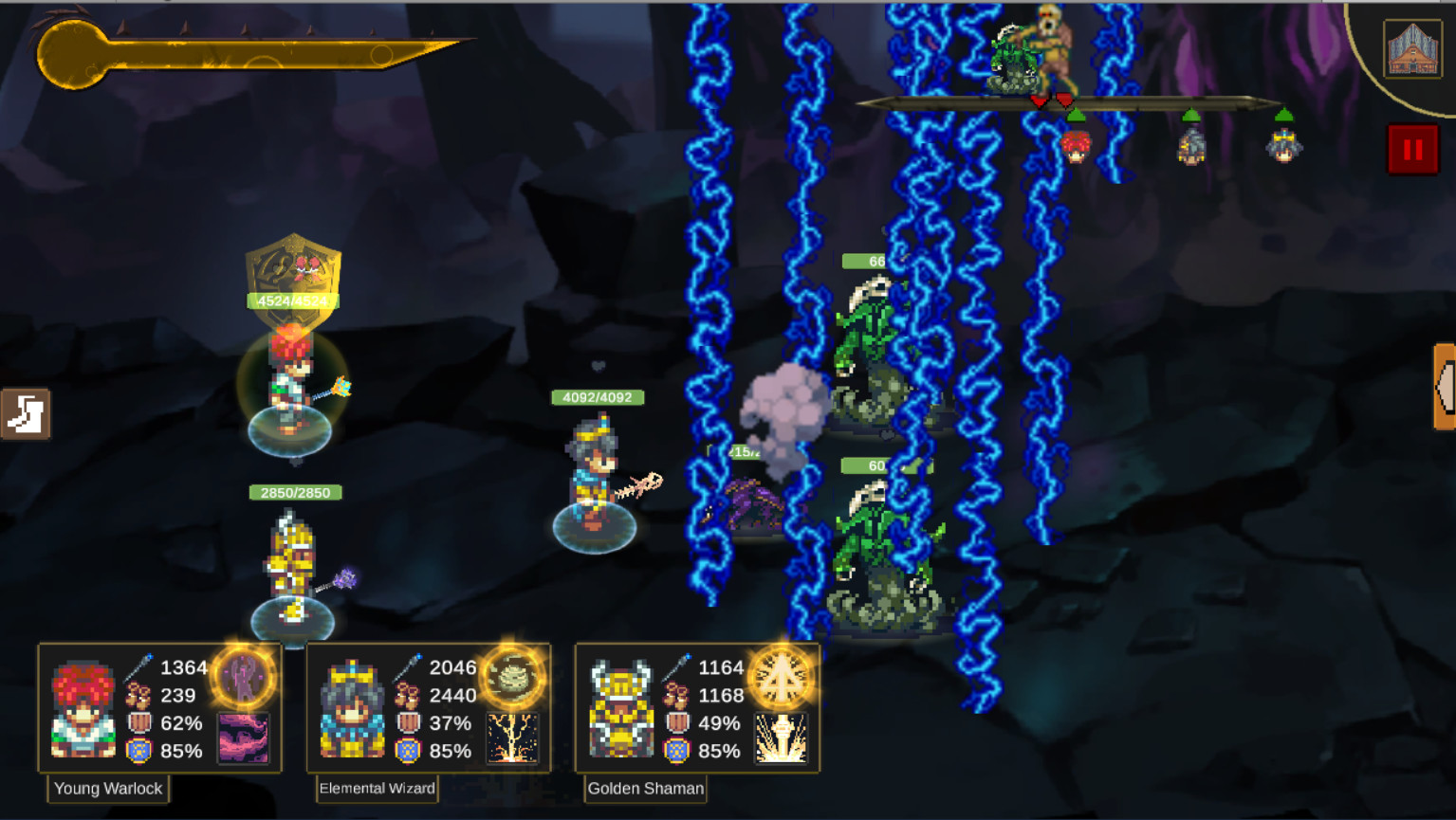The image size is (1456, 820).
Task: Click the Elemental Wizard name label
Action: pos(377,789)
